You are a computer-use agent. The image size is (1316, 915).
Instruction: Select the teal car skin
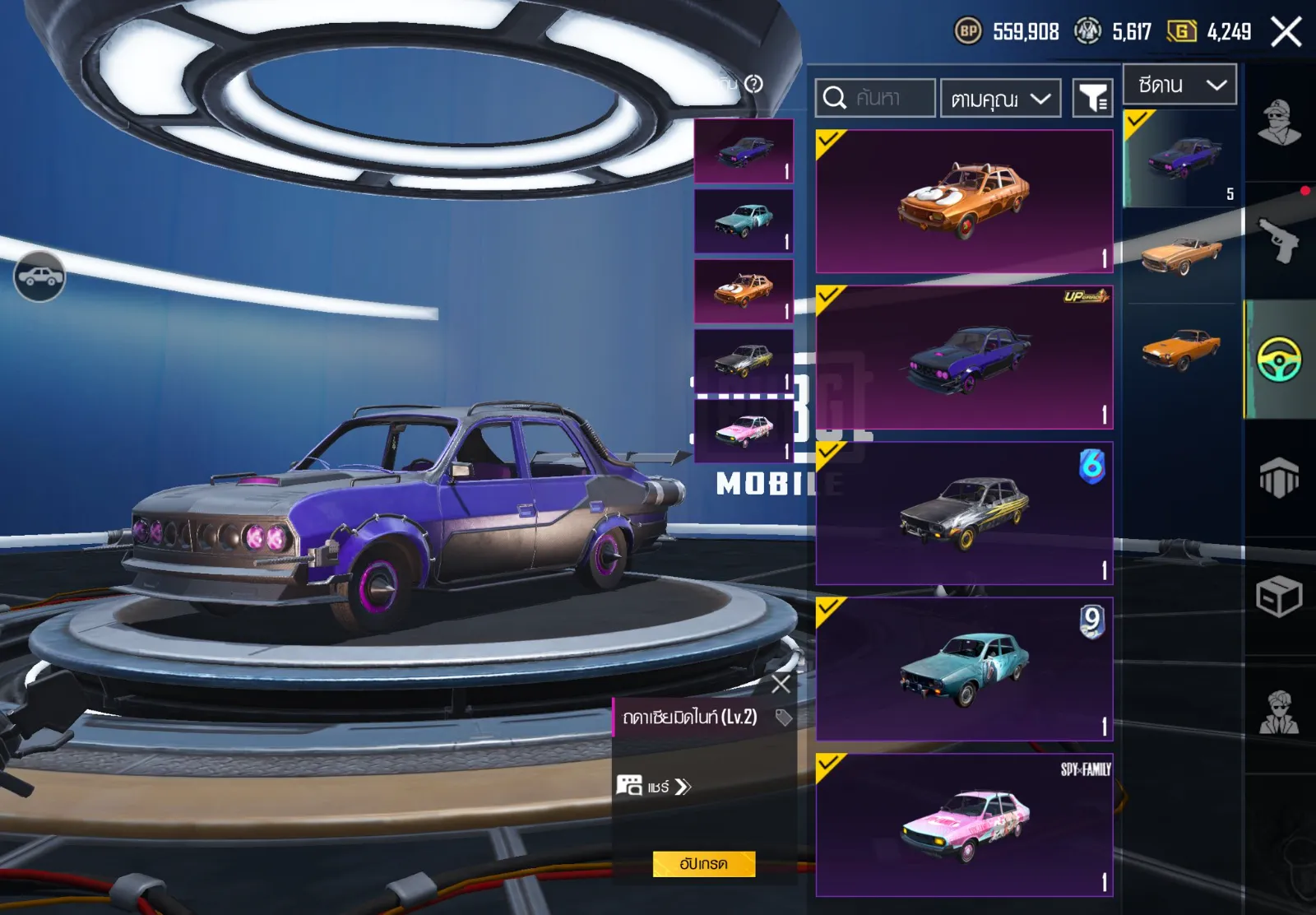tap(964, 669)
